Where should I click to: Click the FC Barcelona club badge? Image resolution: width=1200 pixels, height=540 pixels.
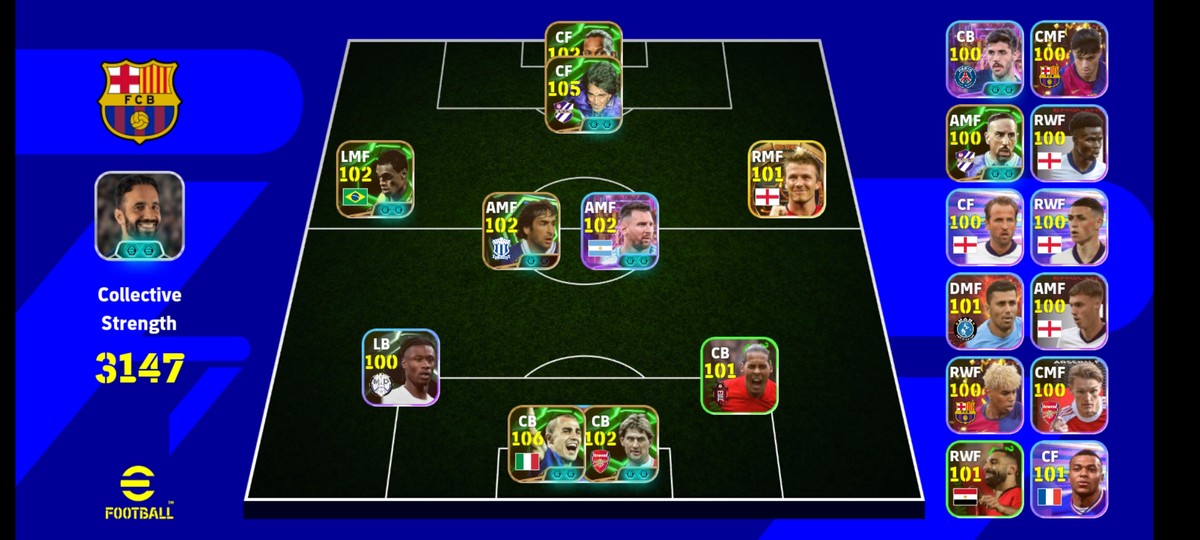coord(139,100)
